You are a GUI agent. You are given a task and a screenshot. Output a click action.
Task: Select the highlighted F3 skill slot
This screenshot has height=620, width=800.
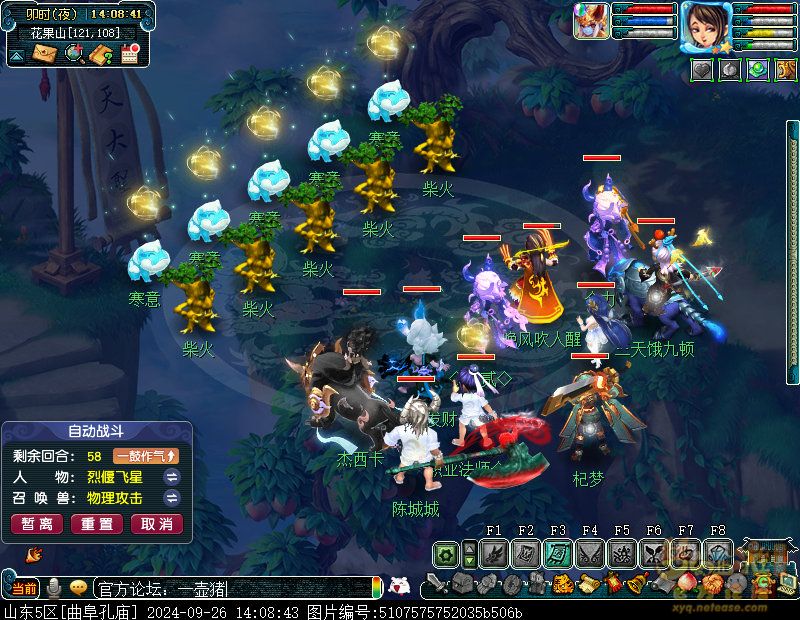[558, 554]
